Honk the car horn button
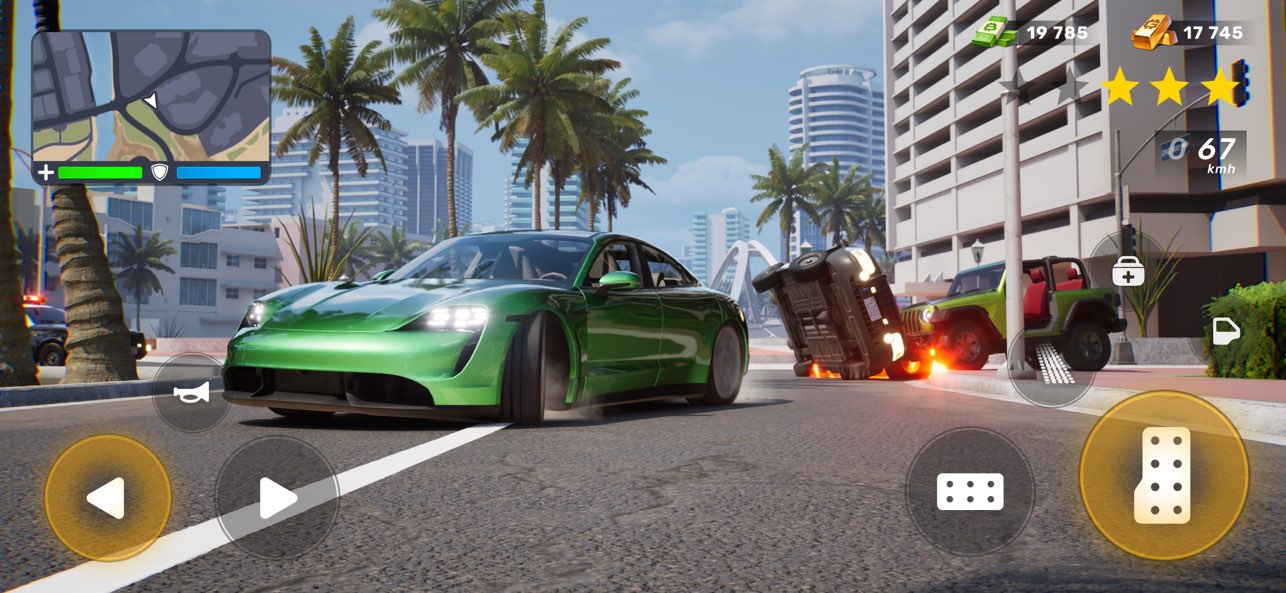 tap(191, 393)
